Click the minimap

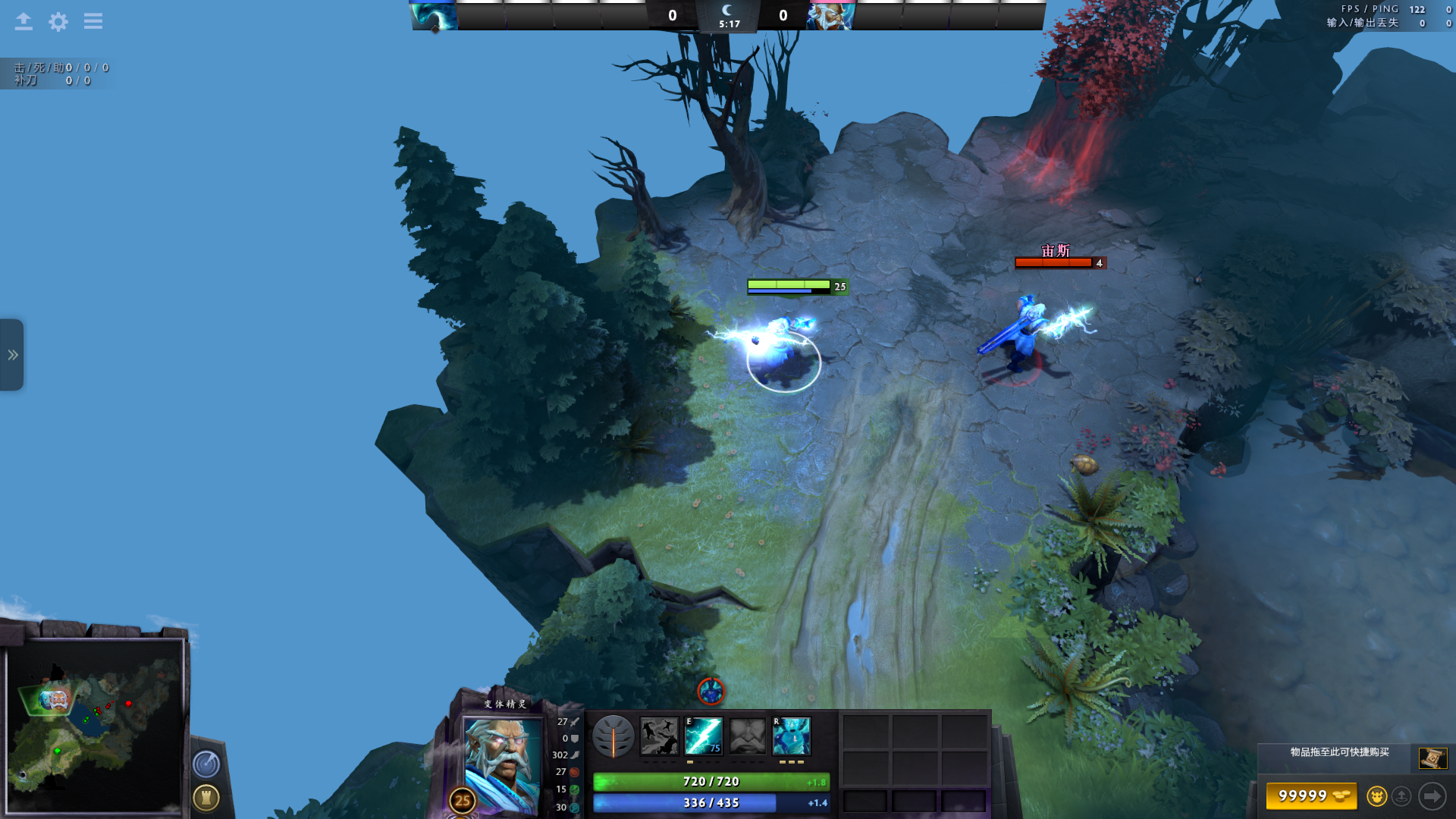95,726
